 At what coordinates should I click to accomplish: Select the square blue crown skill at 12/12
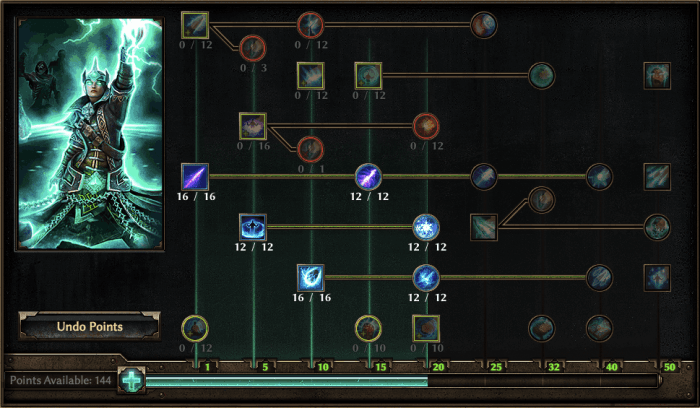pyautogui.click(x=253, y=226)
